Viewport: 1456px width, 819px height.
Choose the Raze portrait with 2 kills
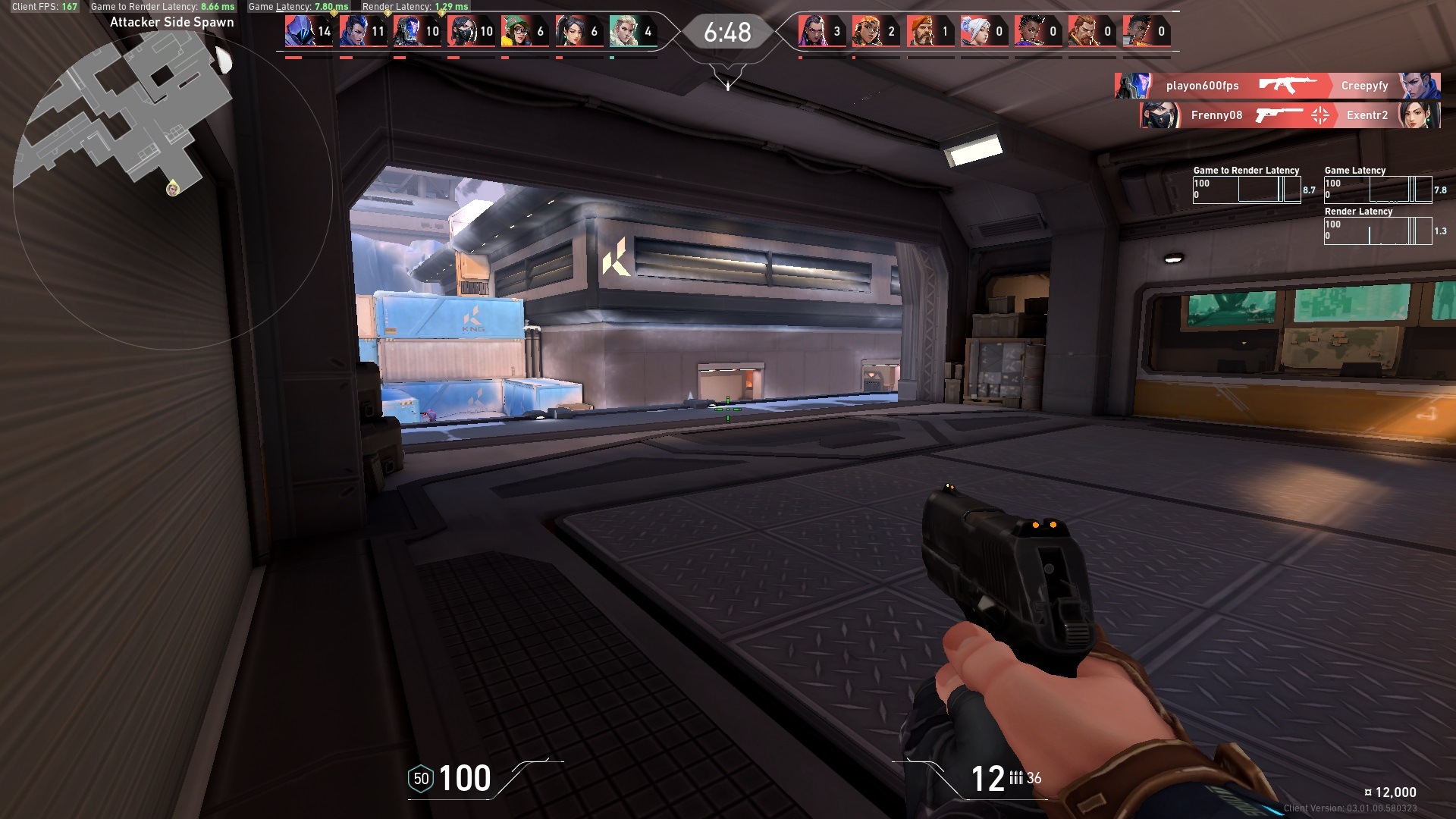(x=865, y=31)
